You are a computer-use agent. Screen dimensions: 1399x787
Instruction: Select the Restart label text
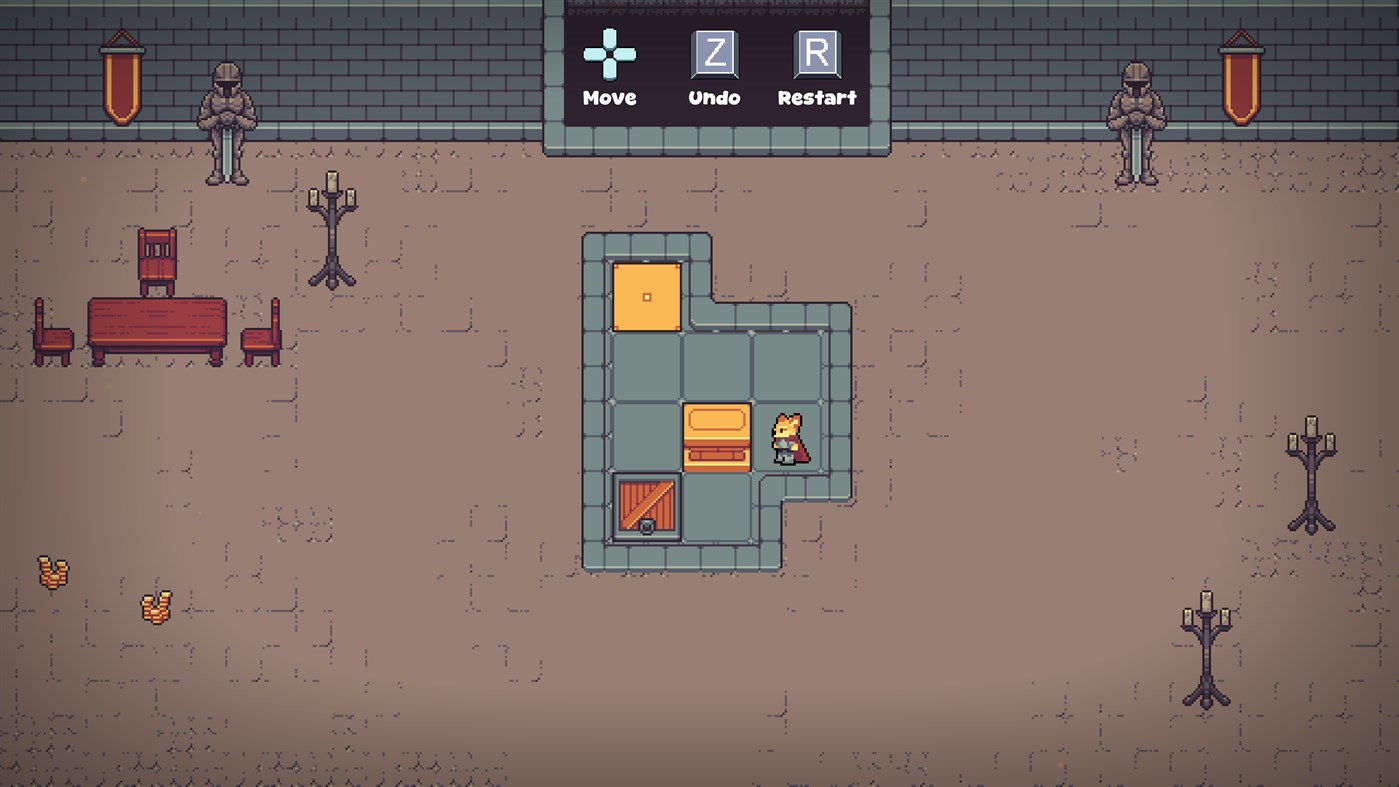[817, 98]
